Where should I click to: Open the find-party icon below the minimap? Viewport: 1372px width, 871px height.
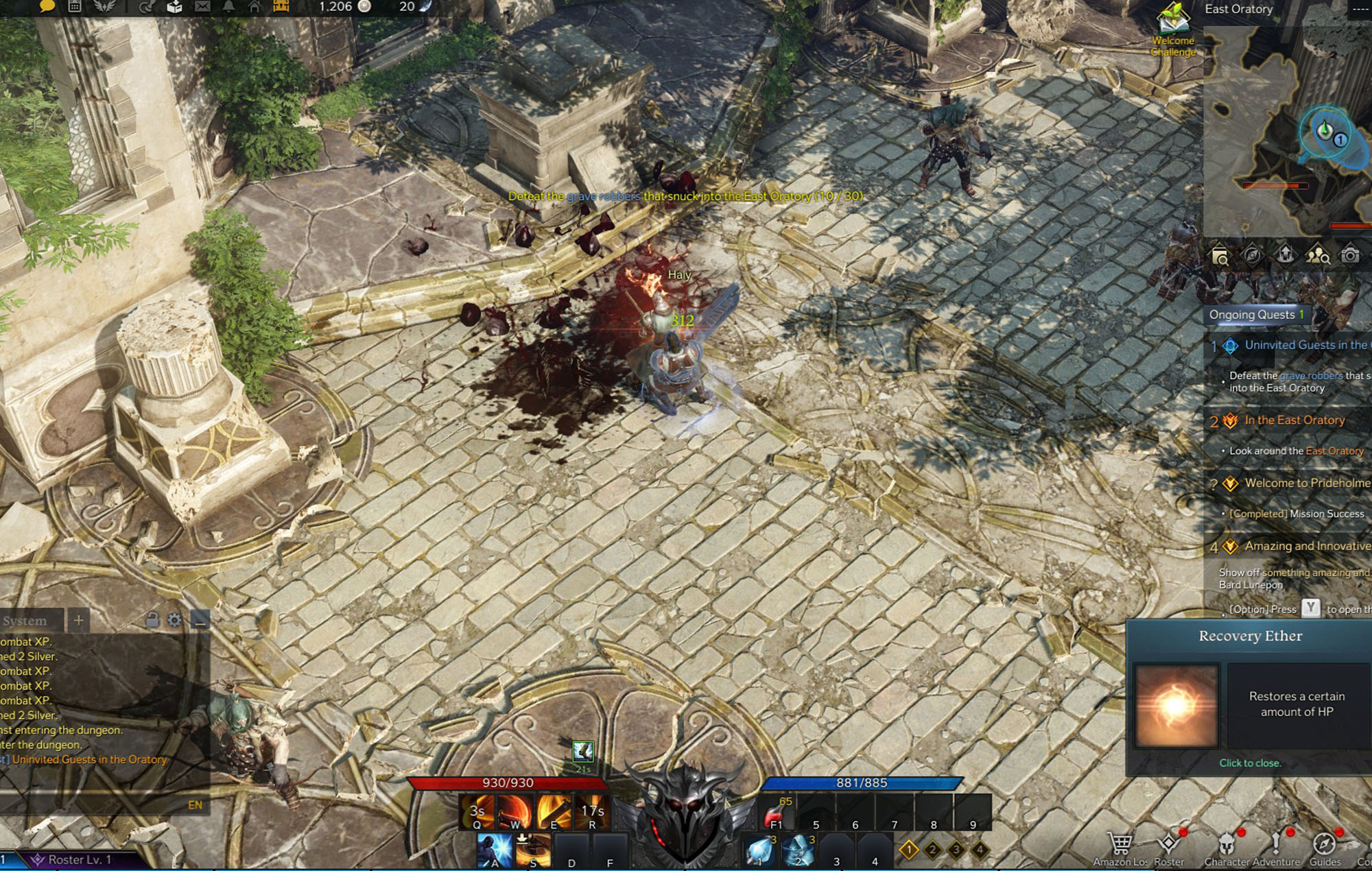[x=1317, y=256]
